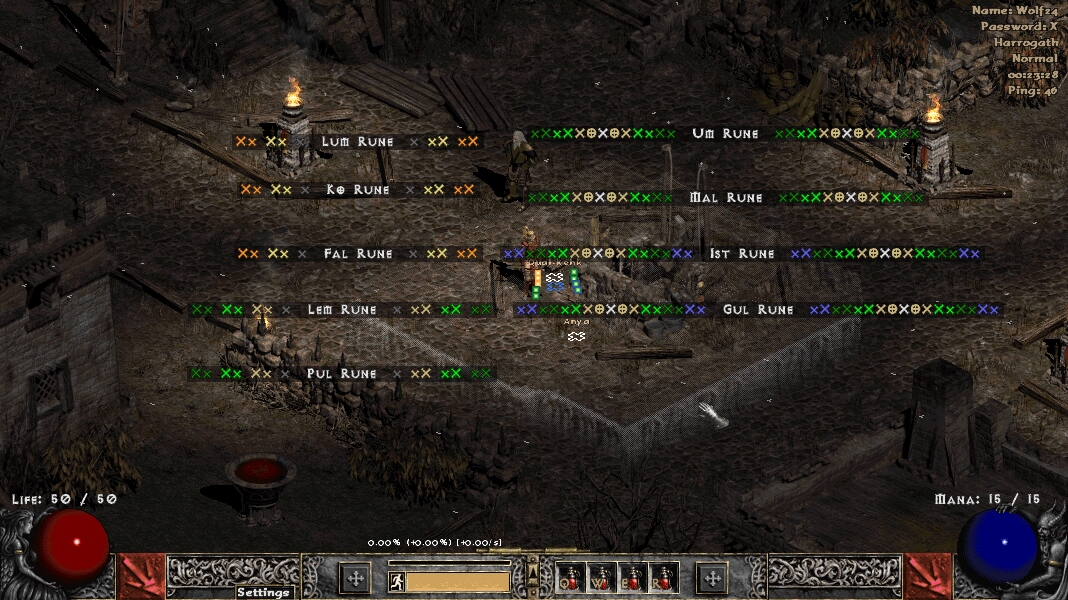
Task: Use the belt potion labeled W
Action: tap(601, 577)
